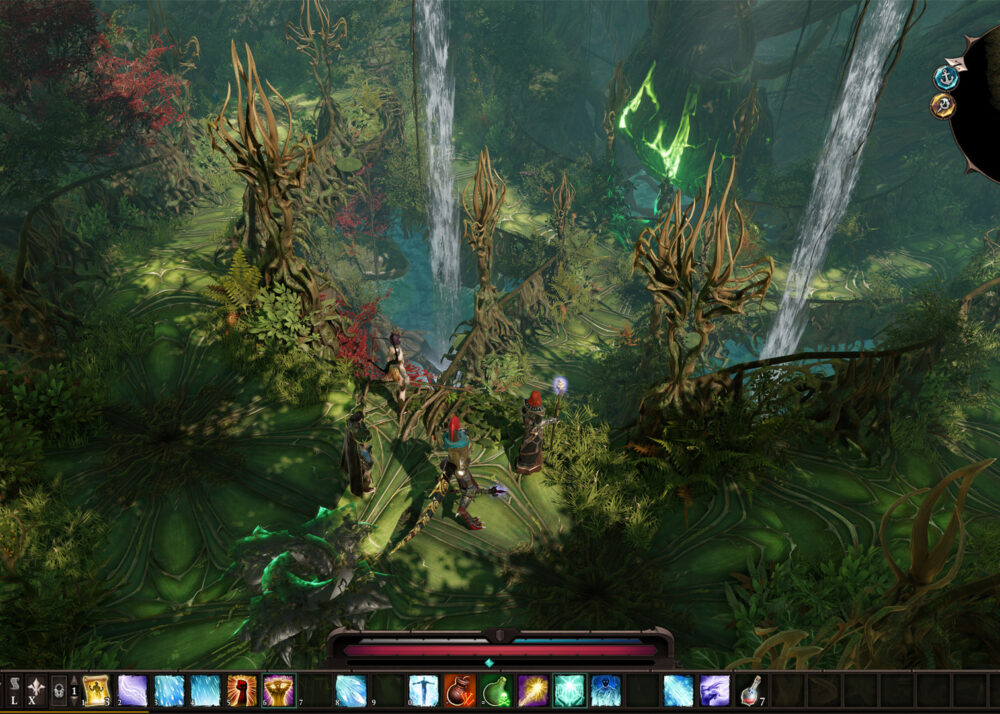Cast the purple lightning skill
Viewport: 1000px width, 714px height.
coord(132,690)
